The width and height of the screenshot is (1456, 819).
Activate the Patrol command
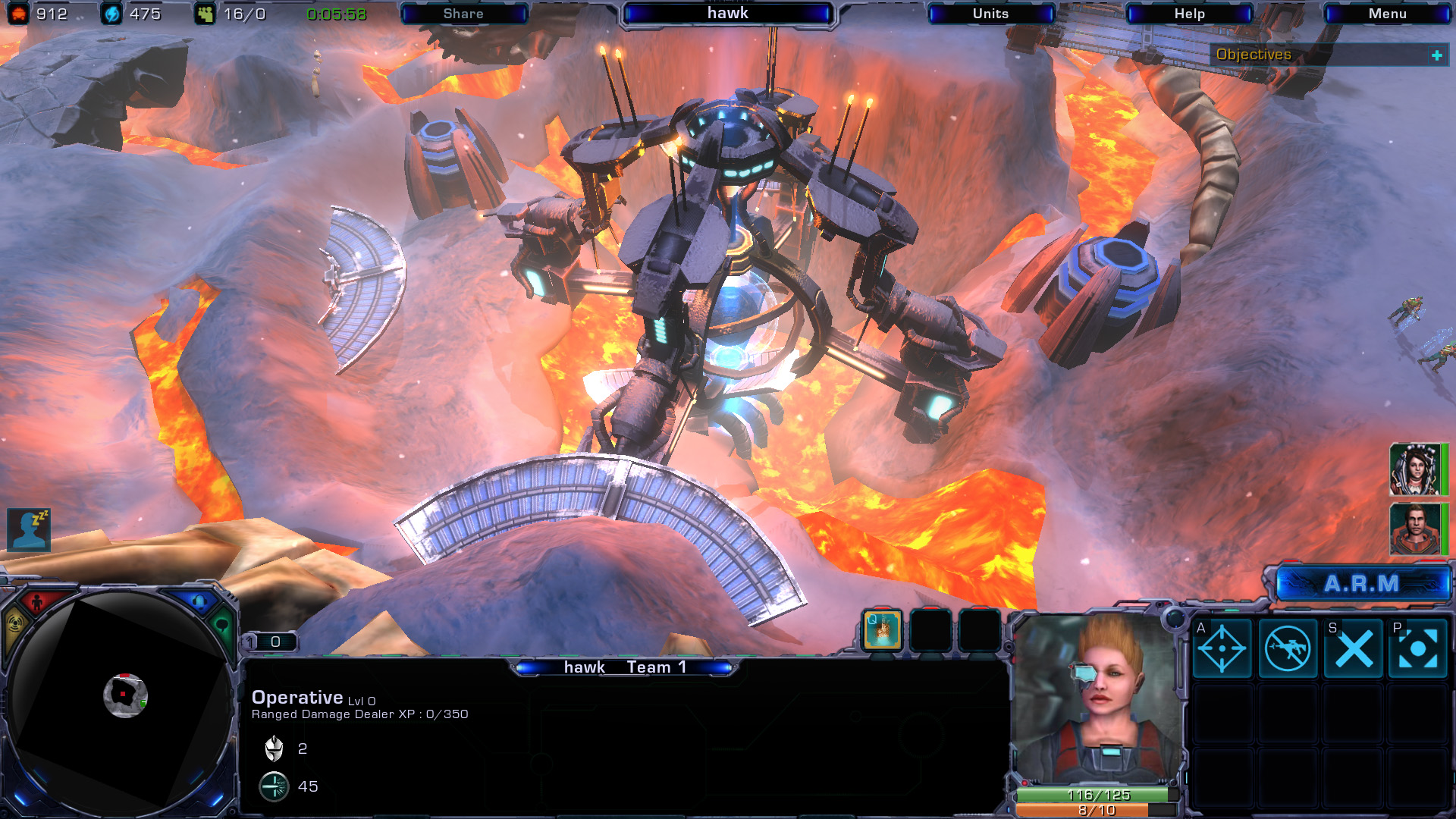tap(1417, 649)
